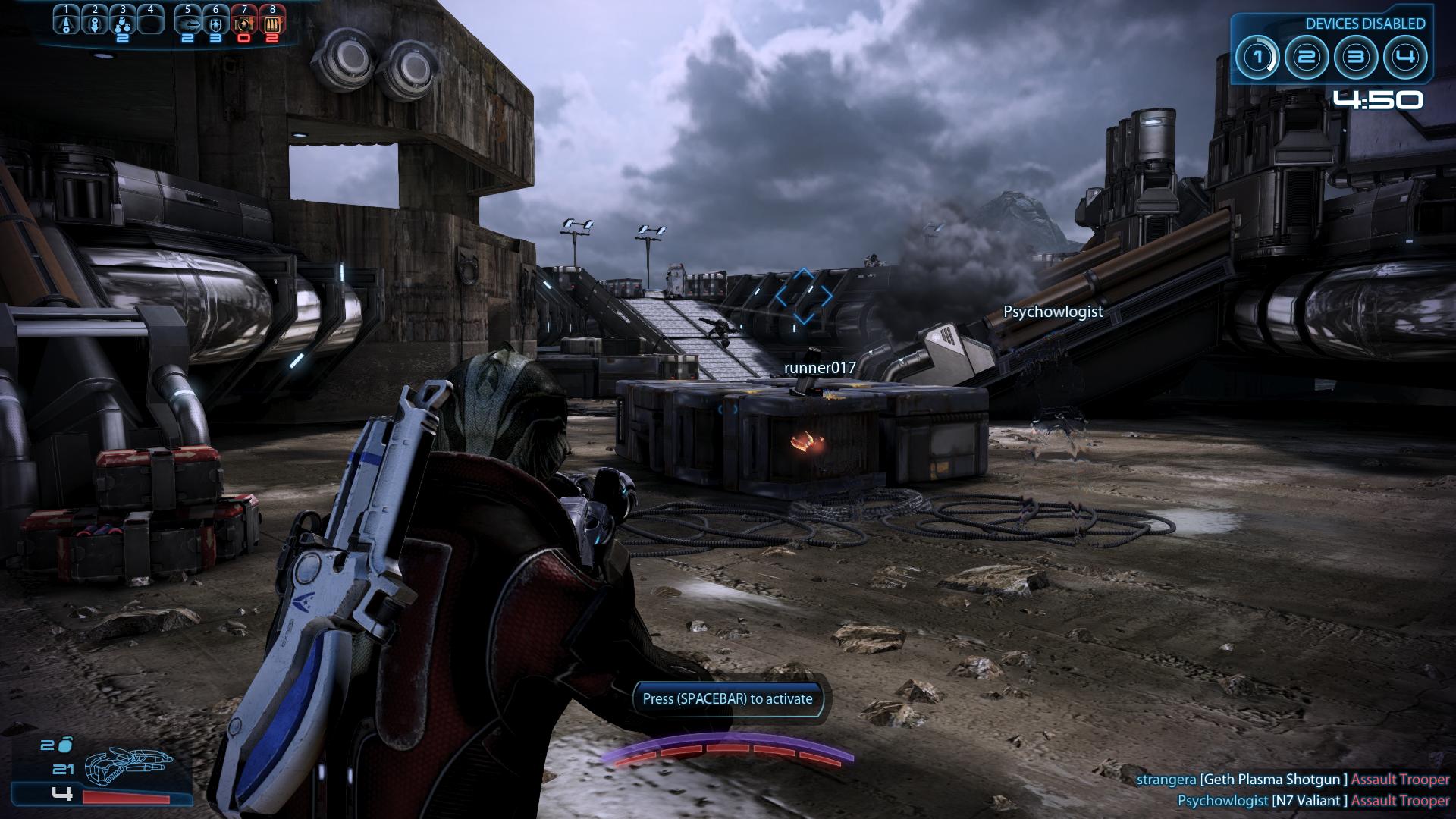The image size is (1456, 819).
Task: Select the depleted revive pack in slot 7
Action: click(x=244, y=23)
